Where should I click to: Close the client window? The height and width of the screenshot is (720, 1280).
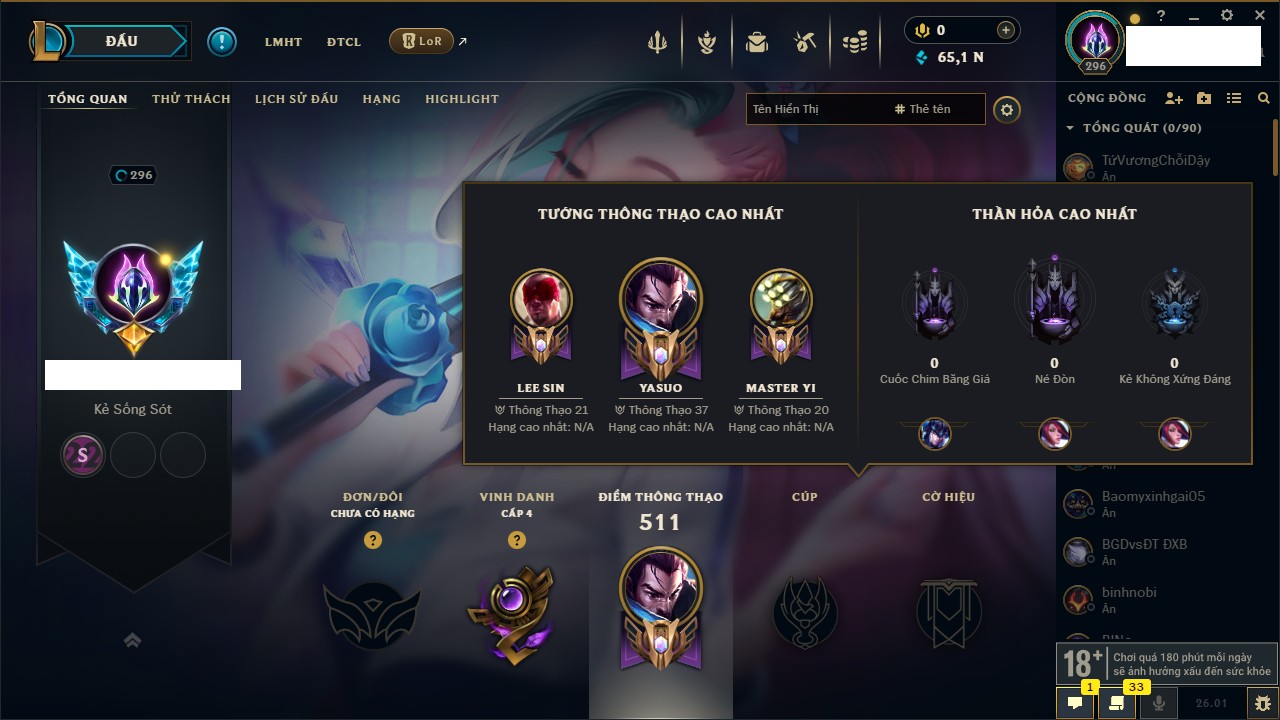point(1256,16)
